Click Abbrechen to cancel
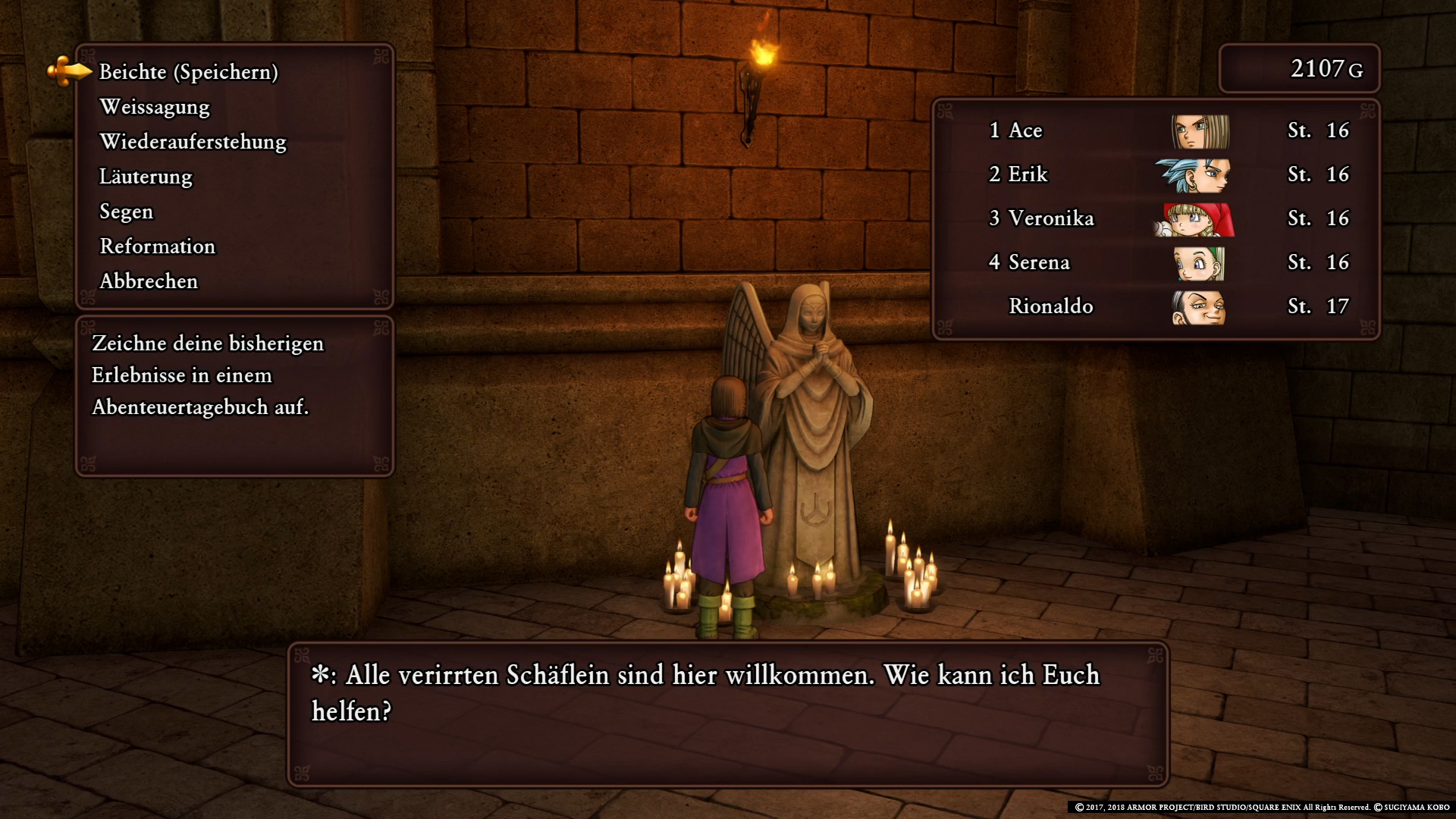 [149, 281]
